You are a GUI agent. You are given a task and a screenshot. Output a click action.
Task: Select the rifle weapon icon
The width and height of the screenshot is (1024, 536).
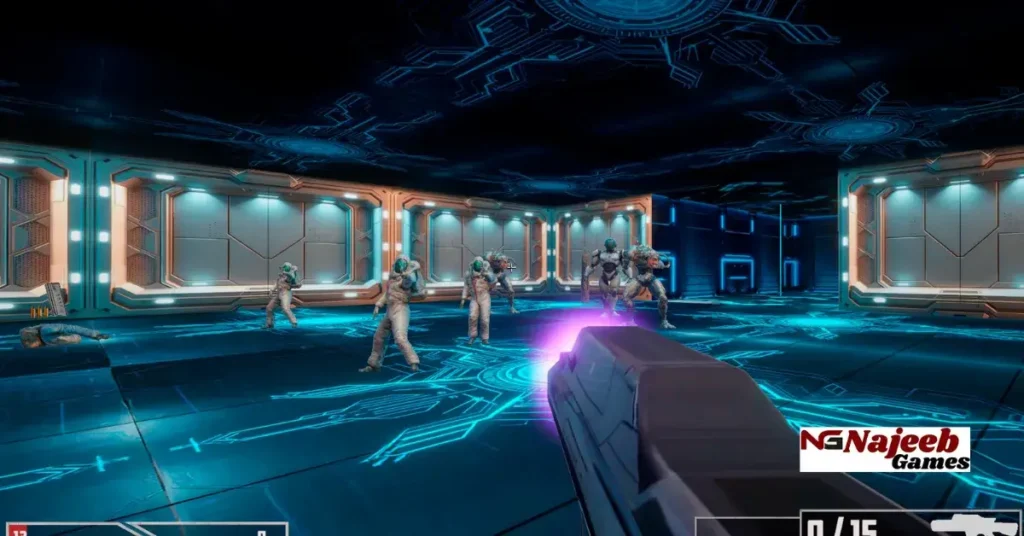click(972, 525)
